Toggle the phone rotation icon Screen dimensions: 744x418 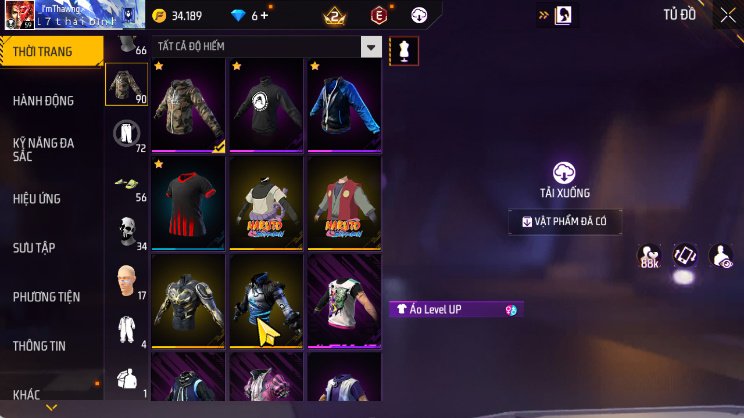click(x=685, y=256)
